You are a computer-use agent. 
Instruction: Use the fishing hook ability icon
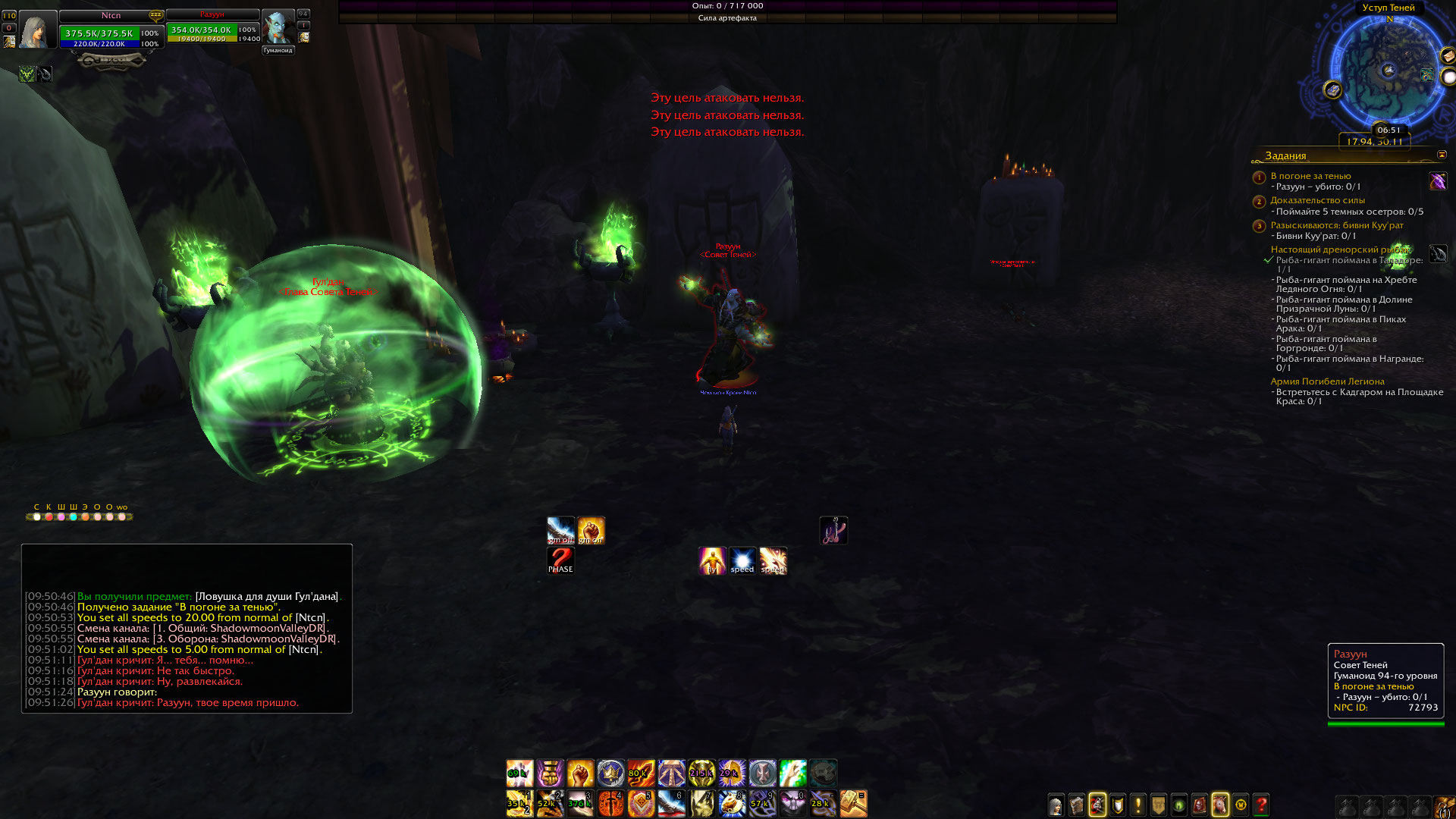[833, 530]
